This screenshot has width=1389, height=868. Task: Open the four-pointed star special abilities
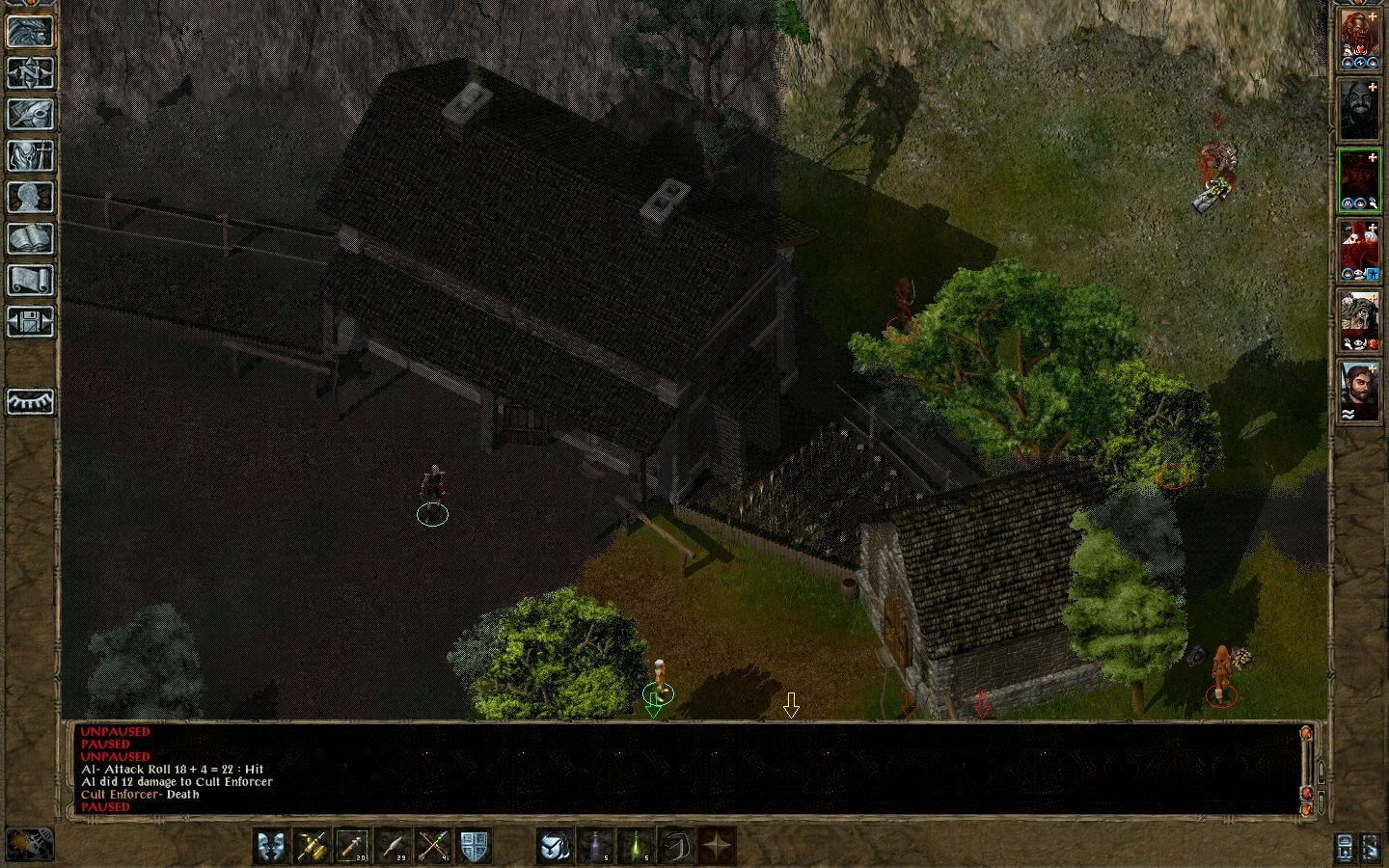click(717, 846)
